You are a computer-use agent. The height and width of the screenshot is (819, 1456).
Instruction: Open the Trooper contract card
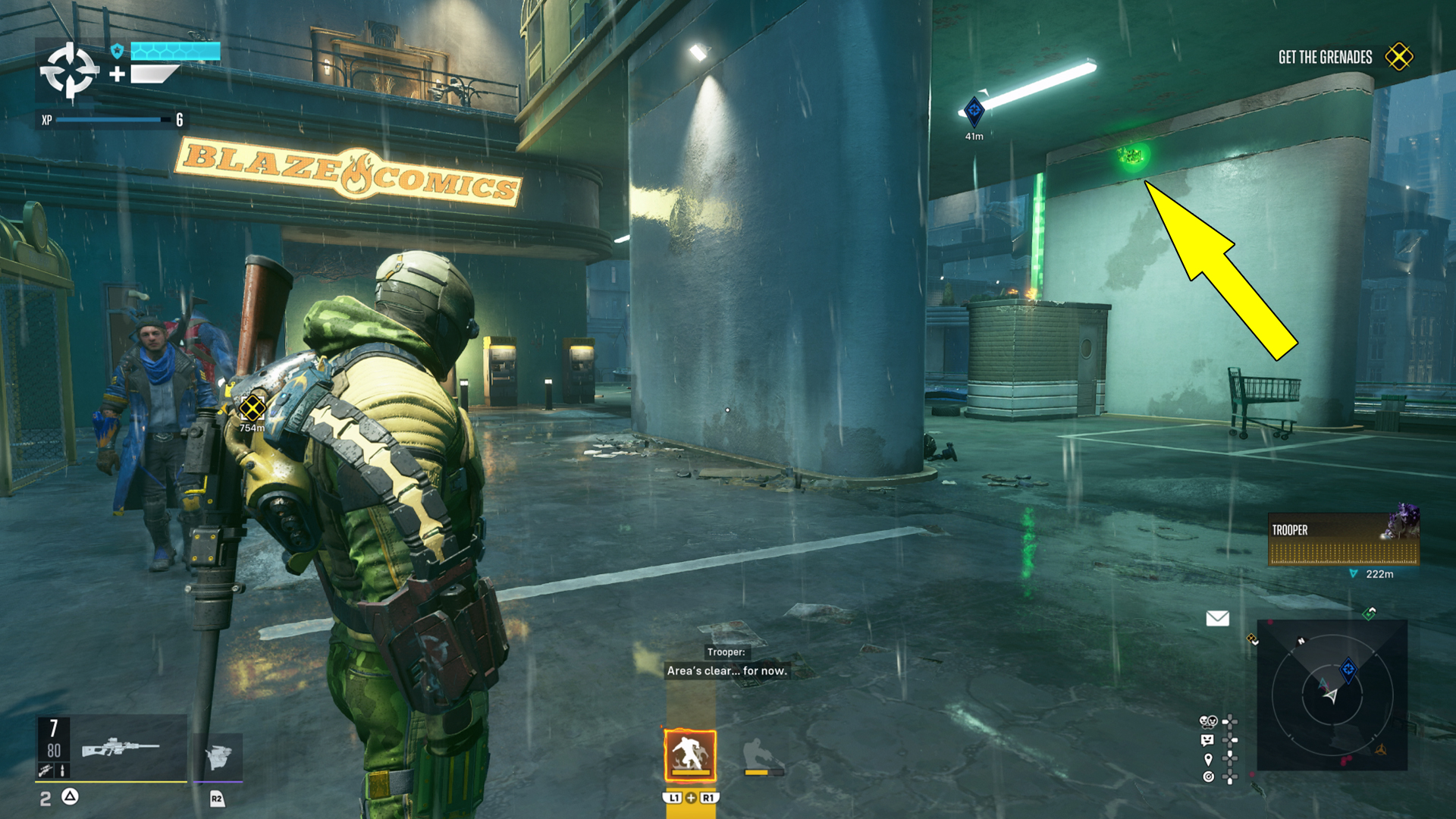1342,539
